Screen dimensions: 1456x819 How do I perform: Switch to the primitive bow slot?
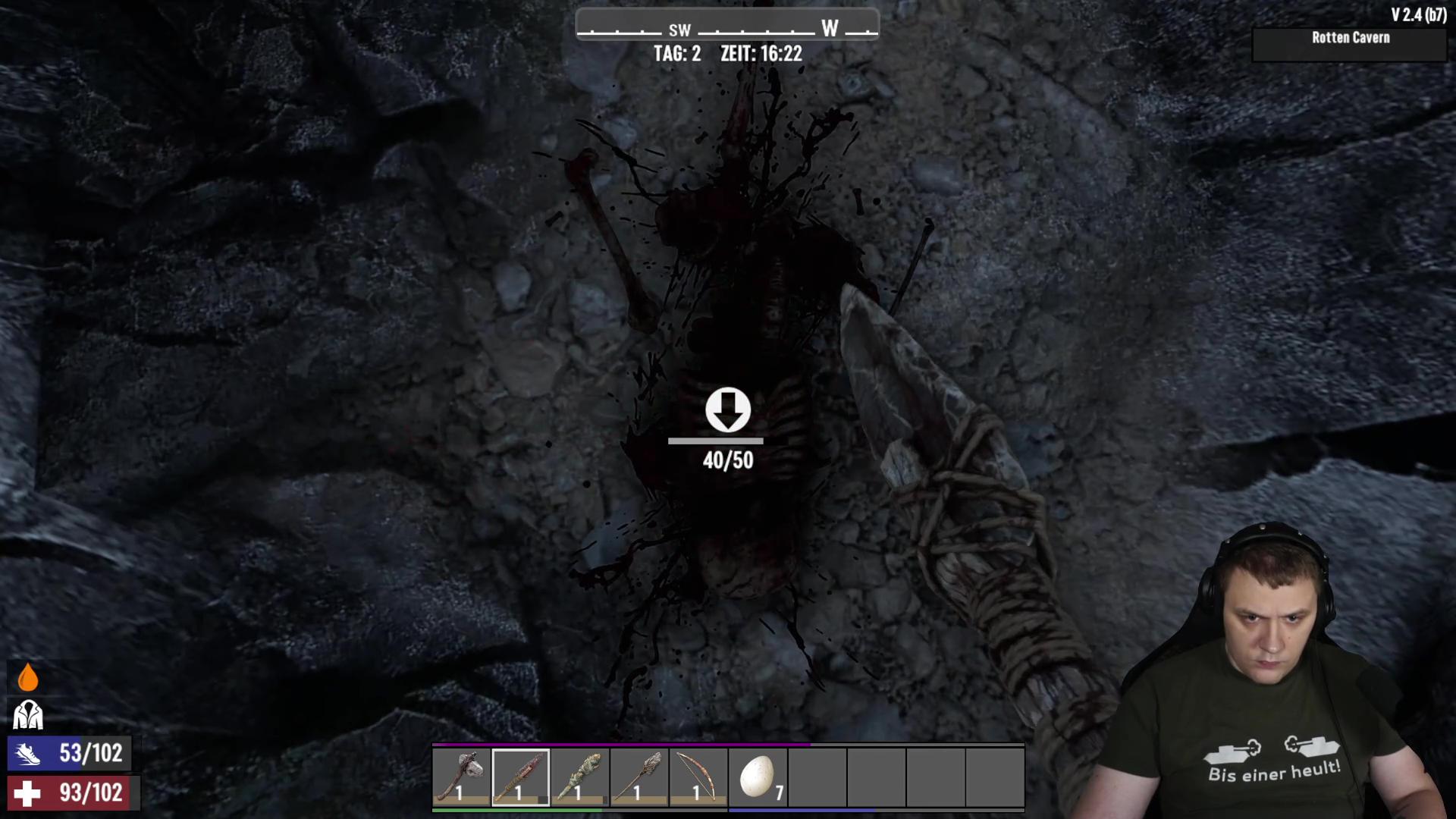point(698,777)
